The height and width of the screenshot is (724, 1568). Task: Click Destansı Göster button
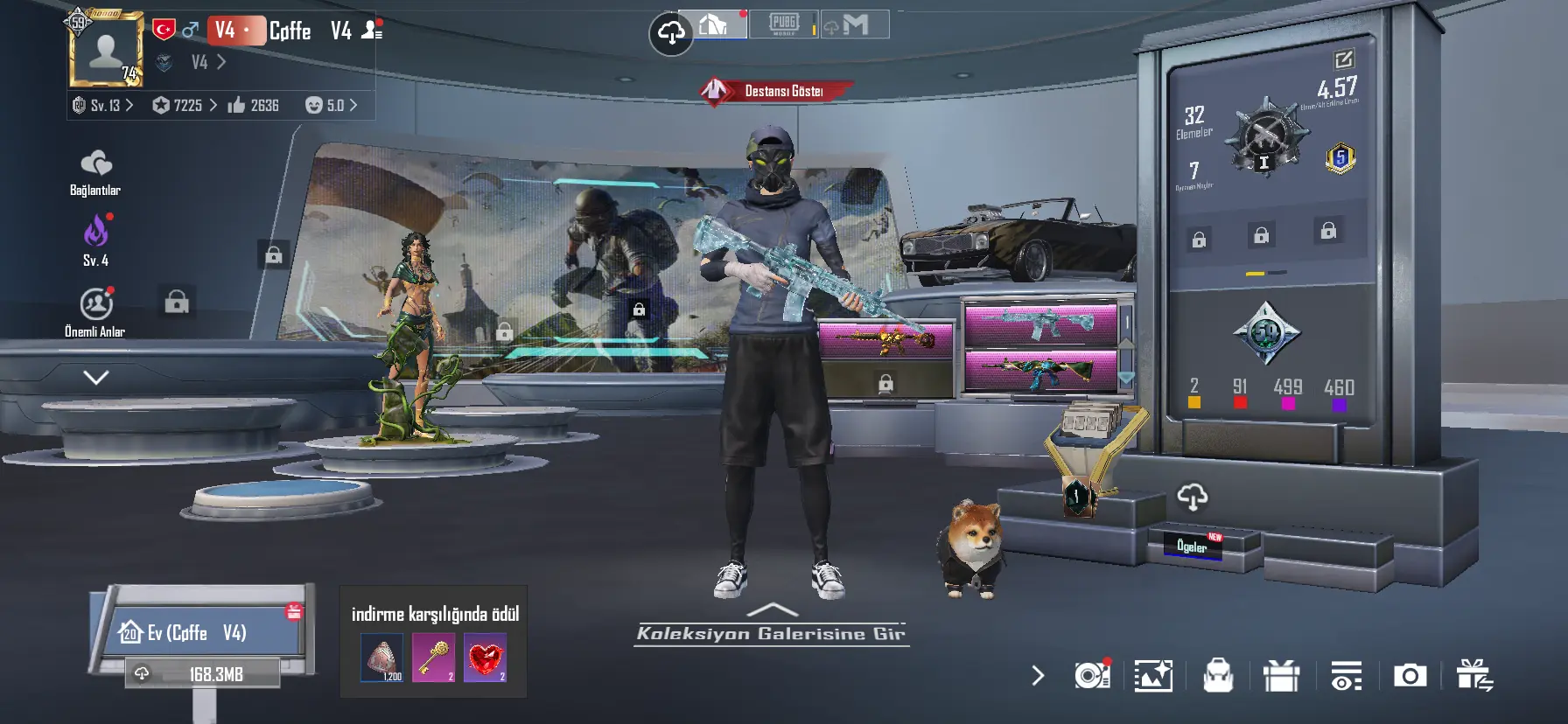(x=776, y=91)
